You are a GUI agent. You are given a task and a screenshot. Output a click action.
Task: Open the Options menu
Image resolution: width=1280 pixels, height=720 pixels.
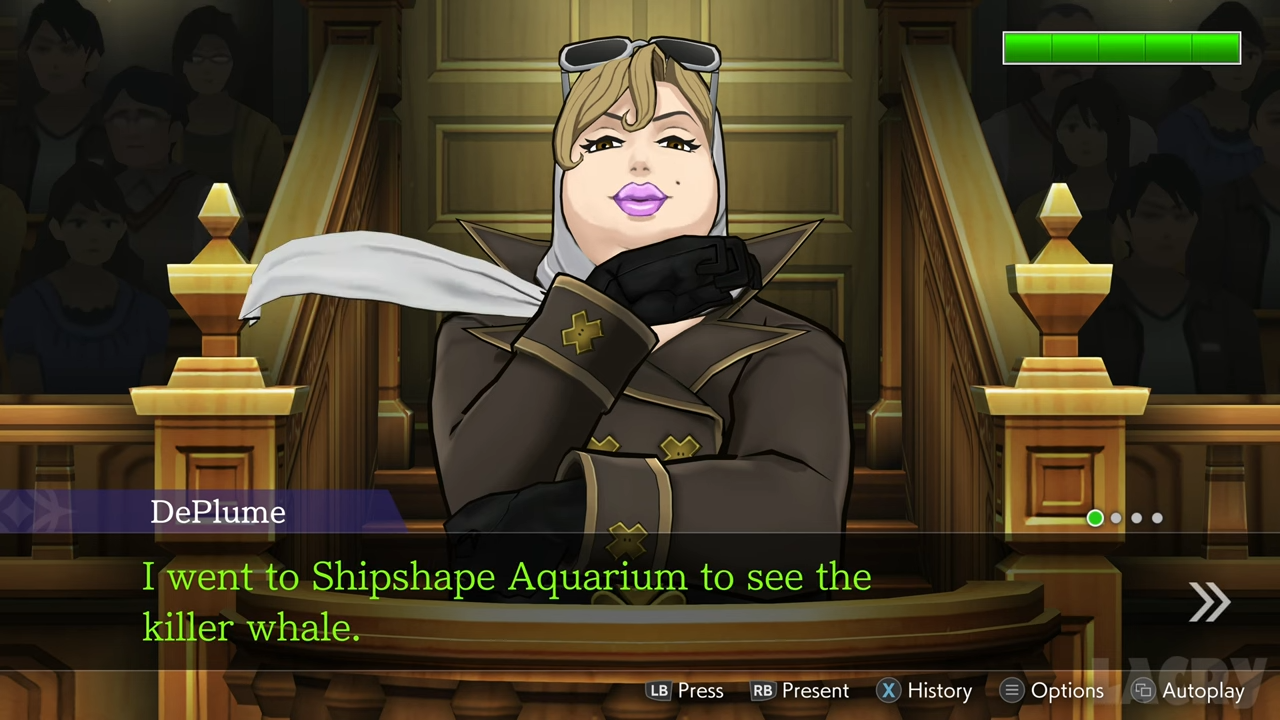tap(1053, 691)
